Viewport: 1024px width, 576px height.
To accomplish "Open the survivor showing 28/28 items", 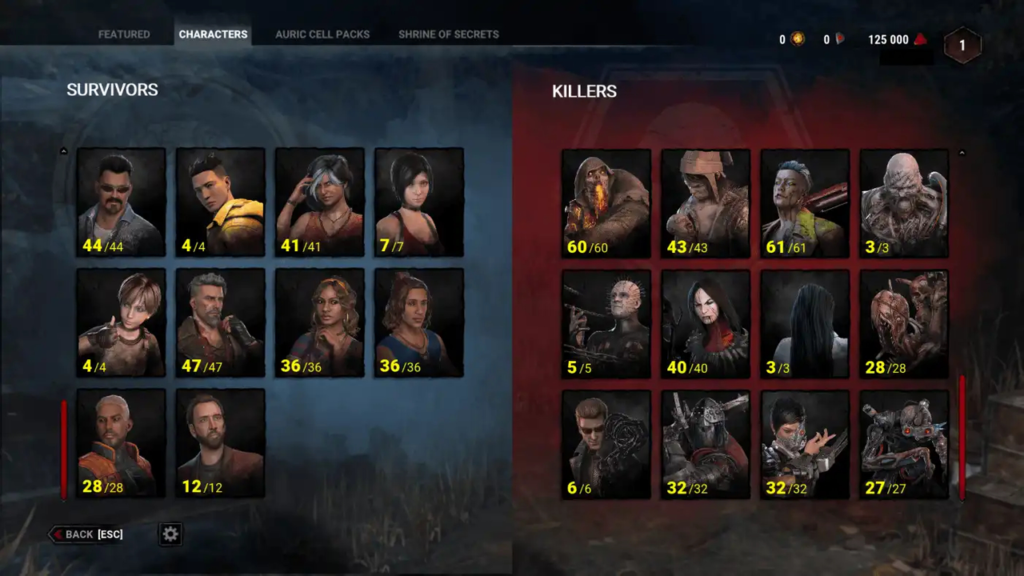I will coord(121,442).
